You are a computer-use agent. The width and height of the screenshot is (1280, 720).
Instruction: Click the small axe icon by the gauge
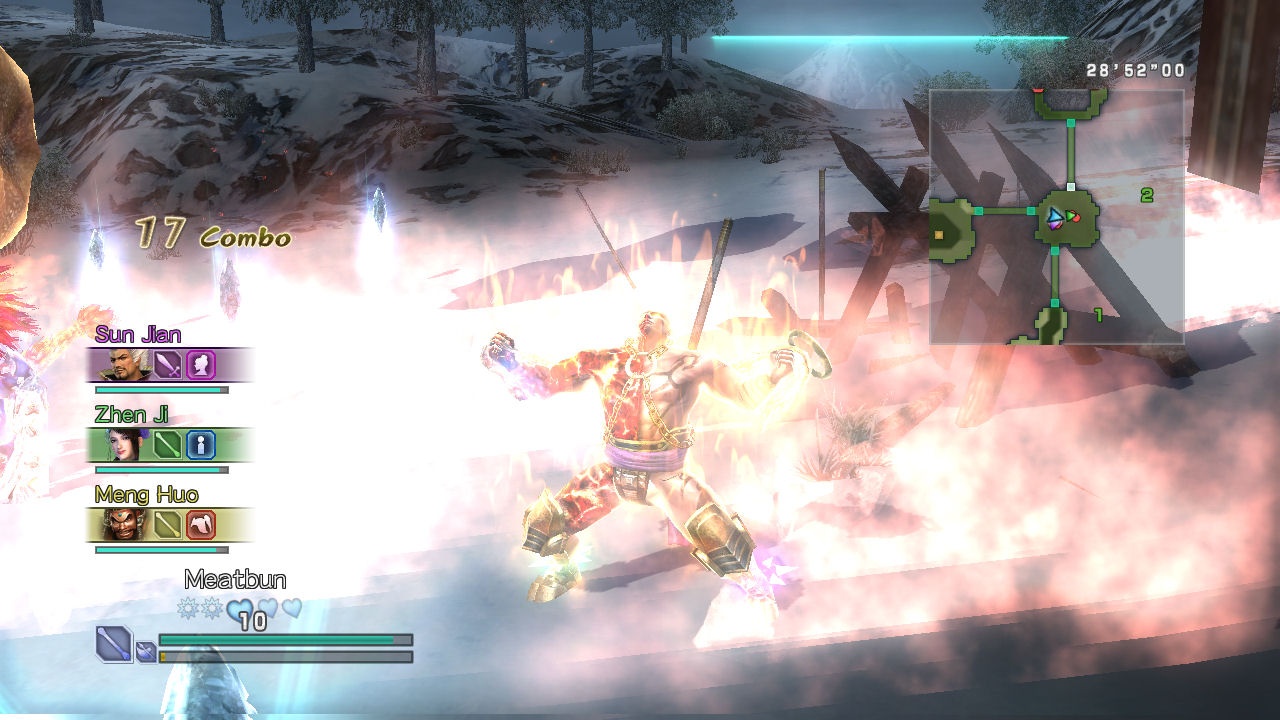coord(146,653)
